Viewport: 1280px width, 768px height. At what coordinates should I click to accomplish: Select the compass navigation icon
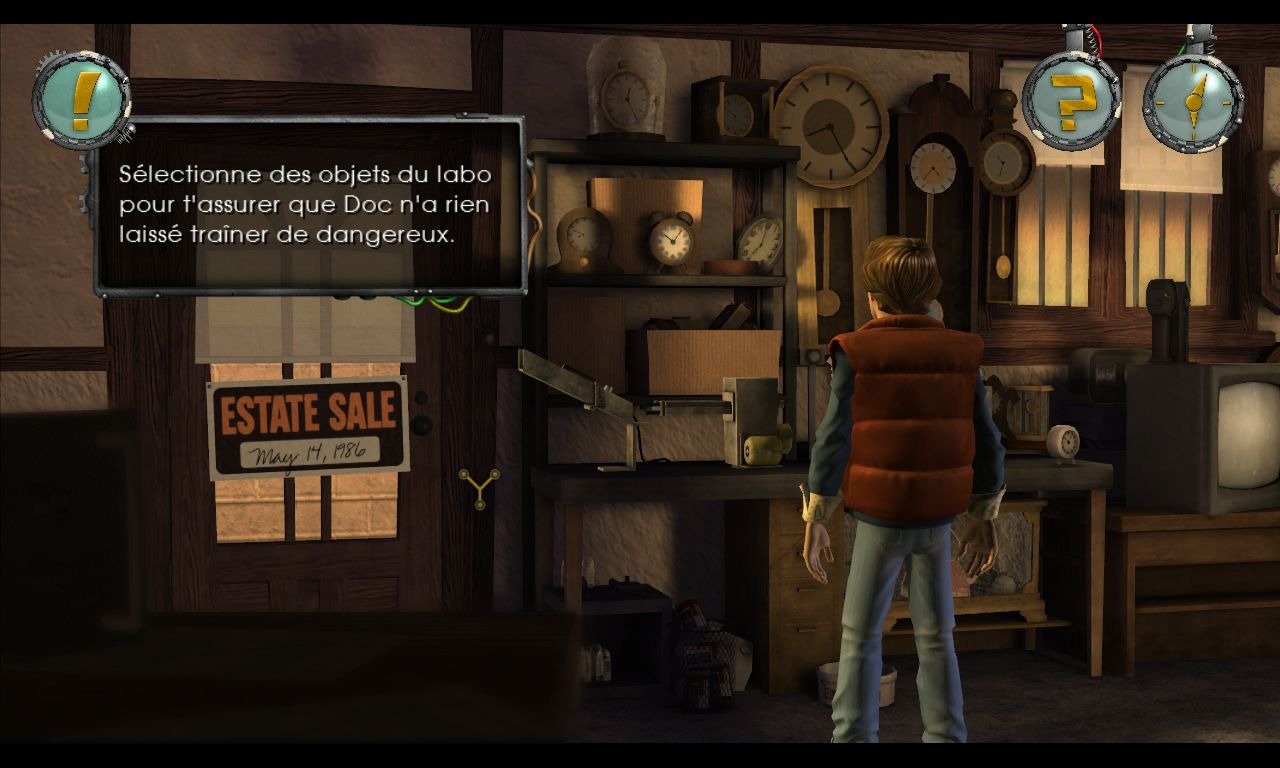(x=1192, y=100)
